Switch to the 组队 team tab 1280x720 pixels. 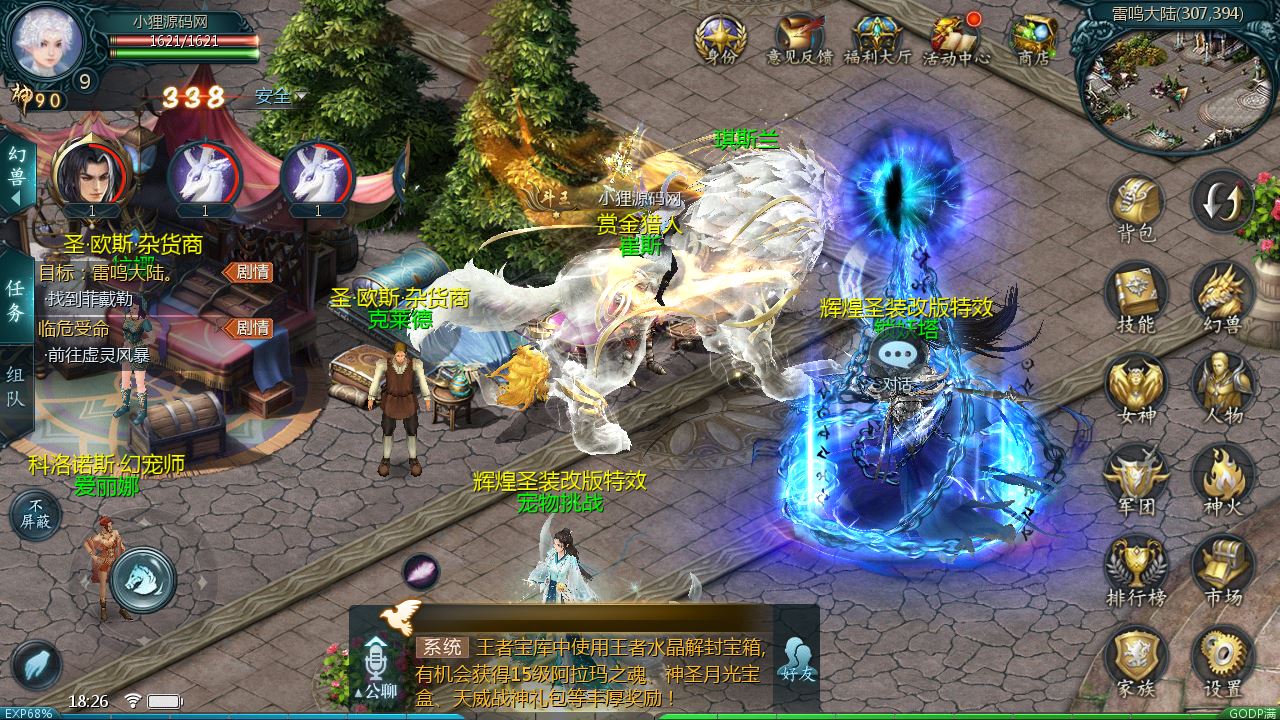[15, 392]
